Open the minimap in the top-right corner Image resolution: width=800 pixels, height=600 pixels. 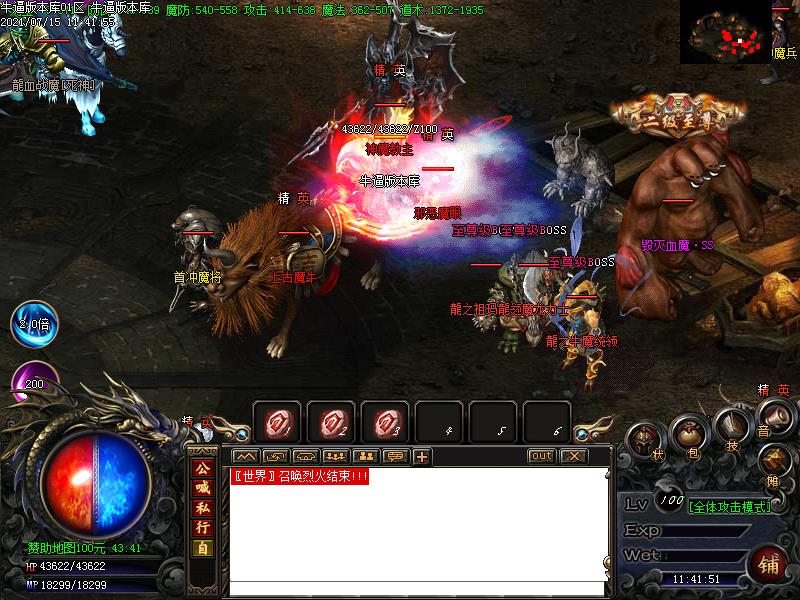coord(727,31)
